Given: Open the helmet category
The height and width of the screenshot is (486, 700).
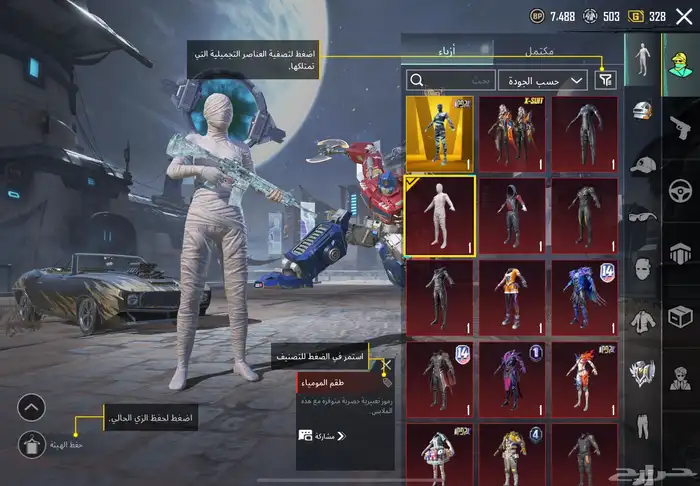Looking at the screenshot, I should click(644, 112).
